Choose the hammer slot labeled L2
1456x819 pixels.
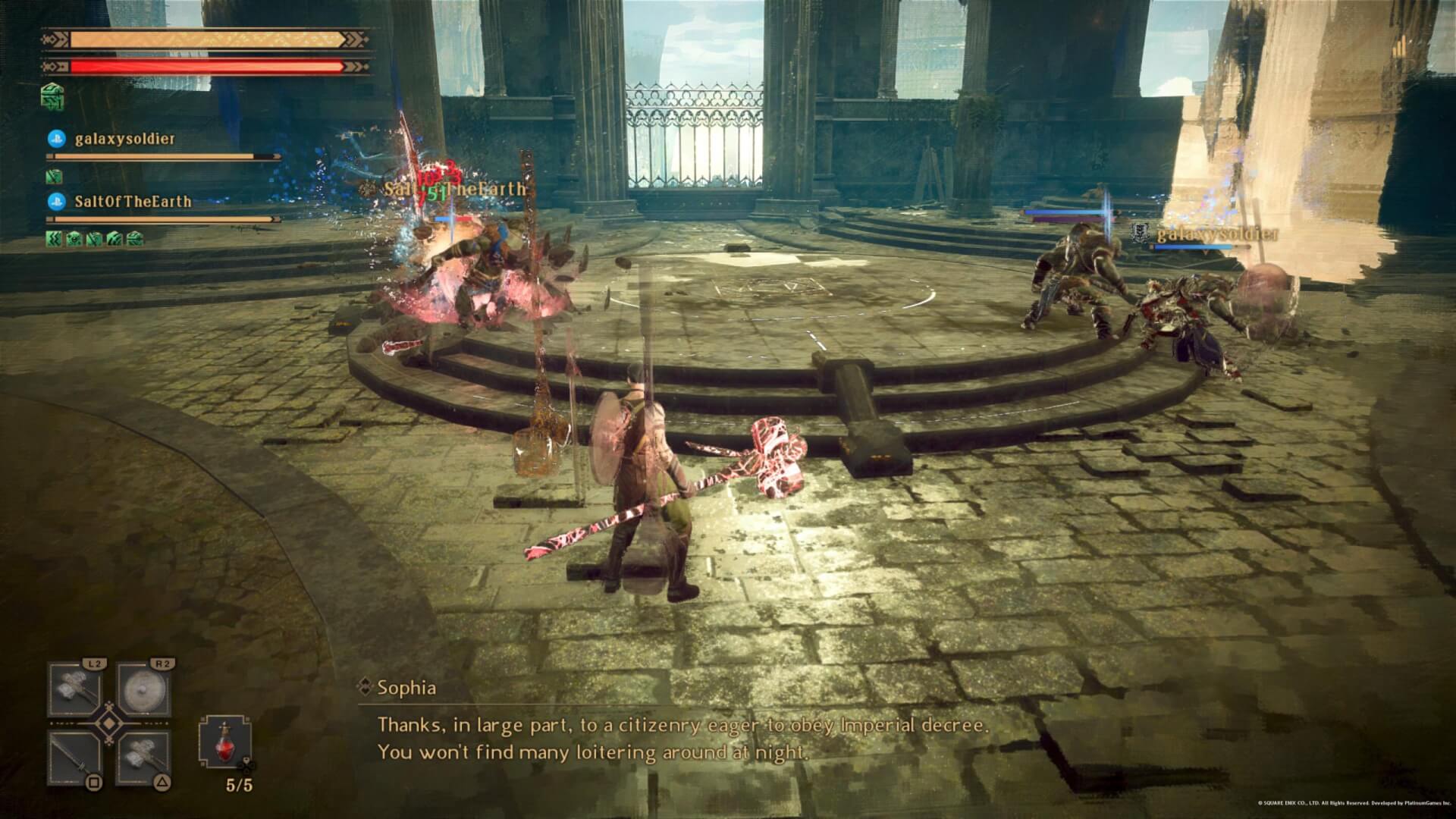pos(75,690)
